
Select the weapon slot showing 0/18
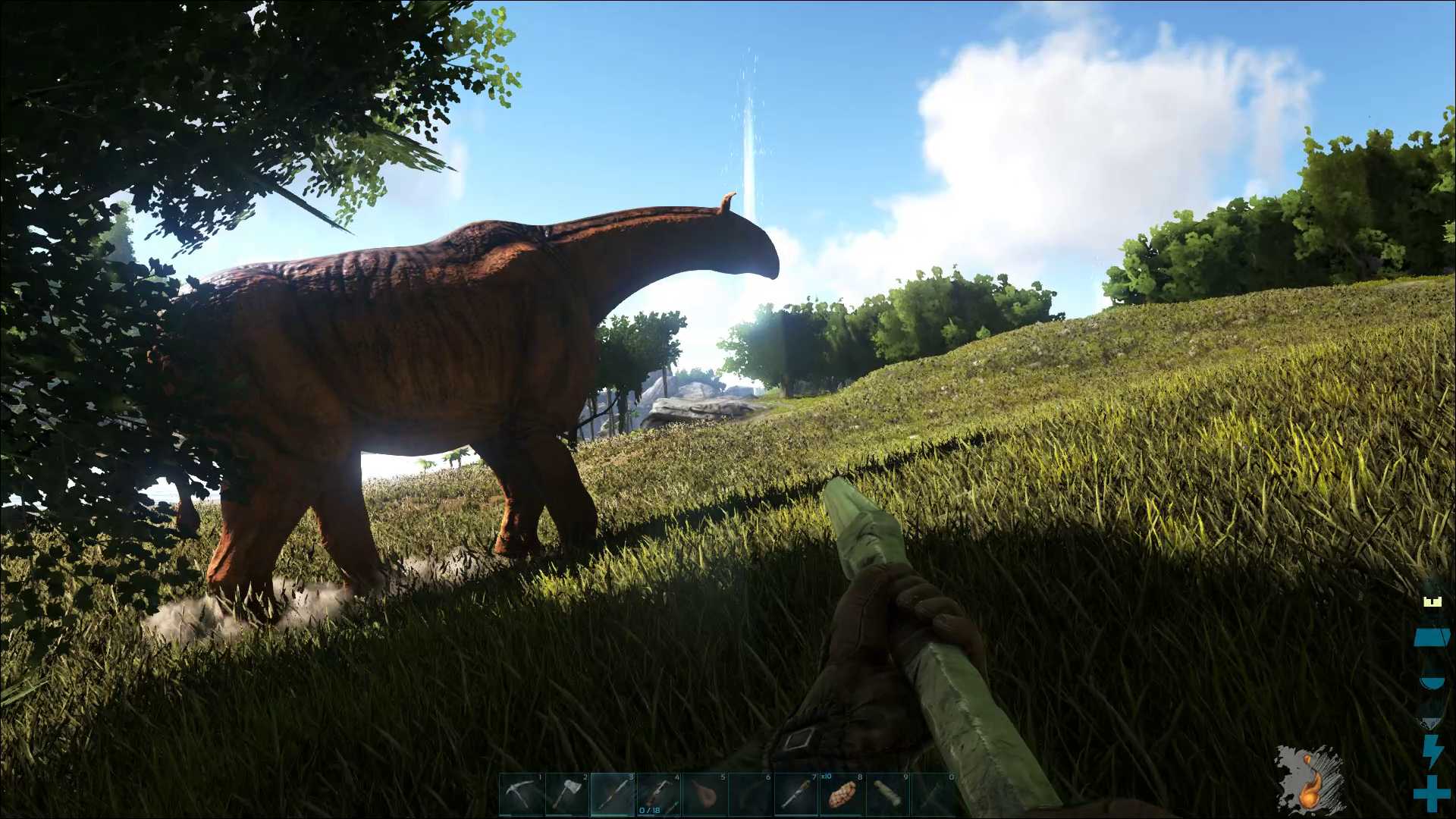[658, 795]
